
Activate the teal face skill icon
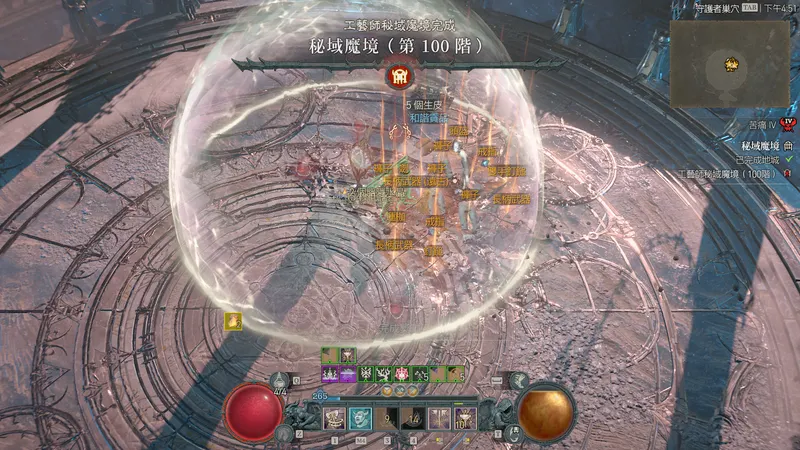360,418
